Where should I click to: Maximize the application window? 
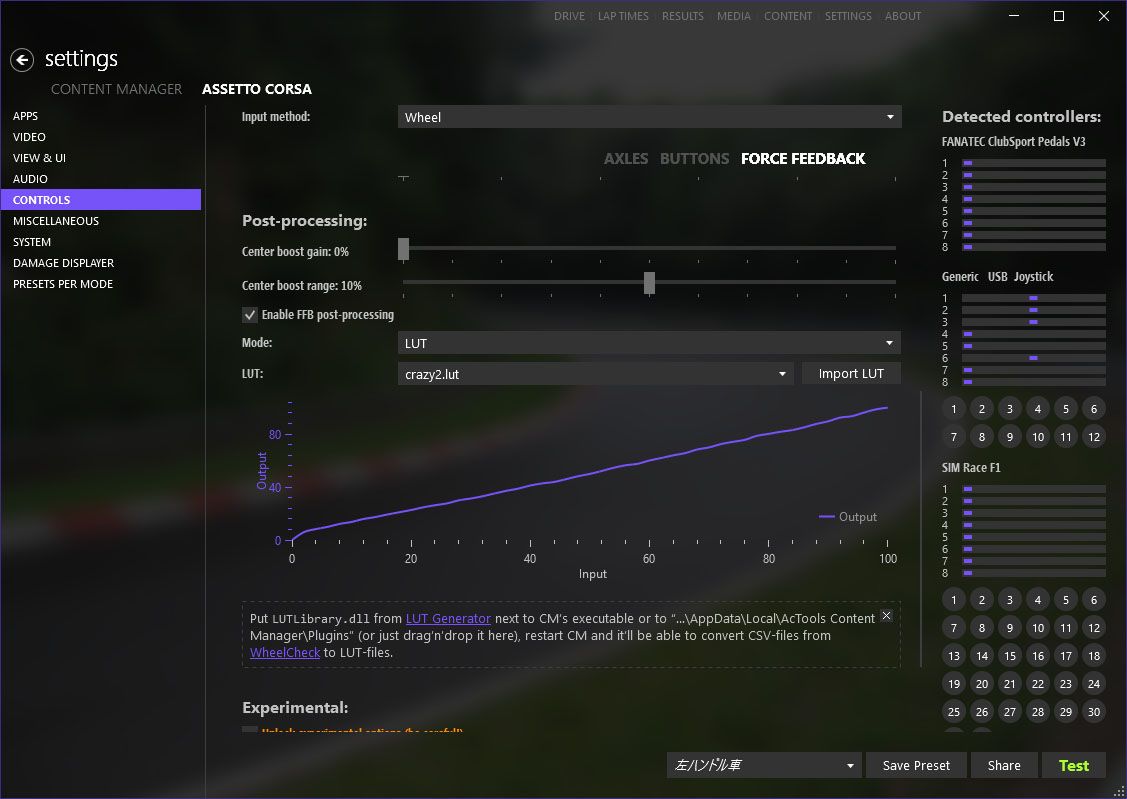(1059, 16)
